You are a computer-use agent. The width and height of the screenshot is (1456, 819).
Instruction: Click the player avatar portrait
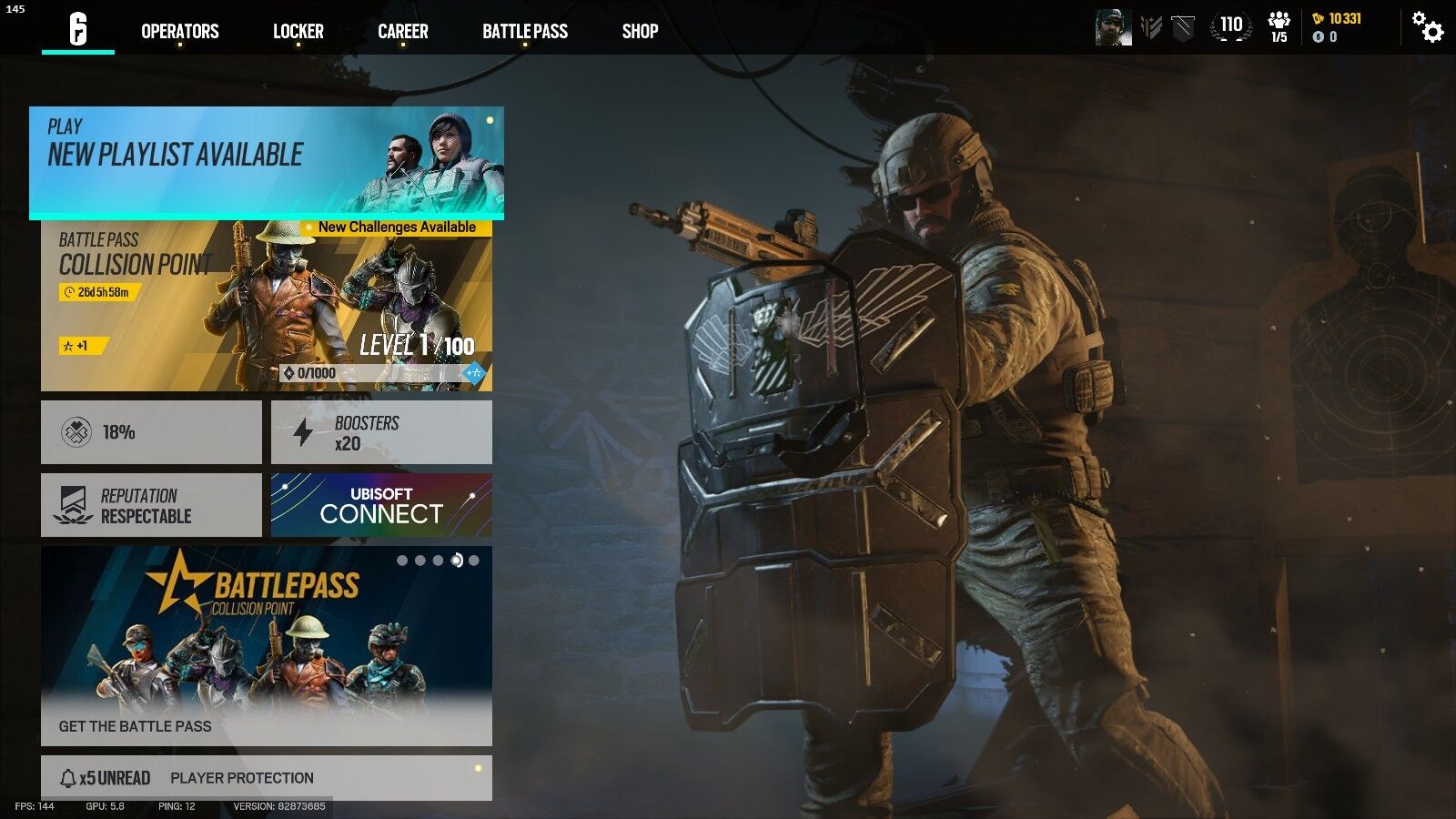[x=1112, y=27]
